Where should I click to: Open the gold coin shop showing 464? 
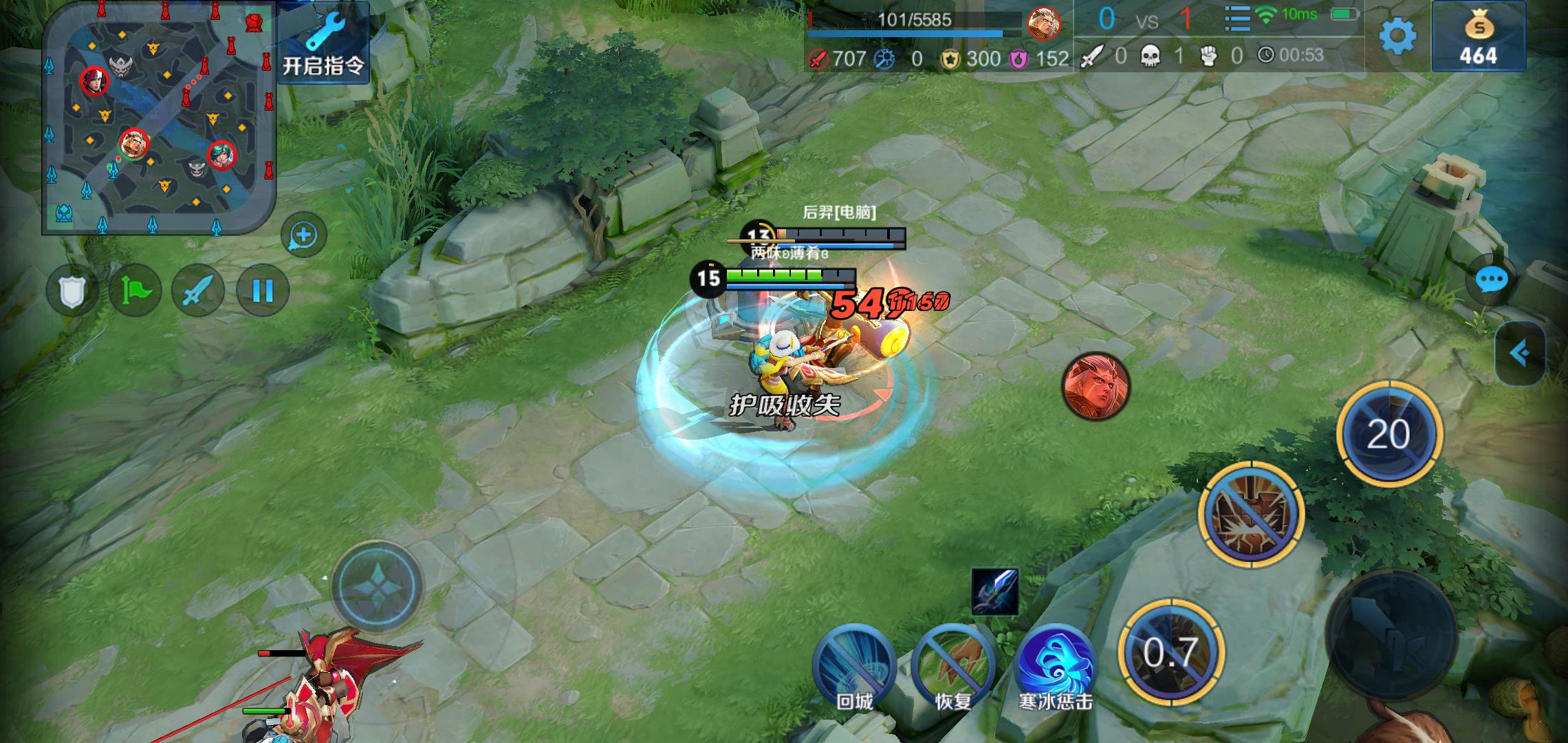pos(1478,36)
